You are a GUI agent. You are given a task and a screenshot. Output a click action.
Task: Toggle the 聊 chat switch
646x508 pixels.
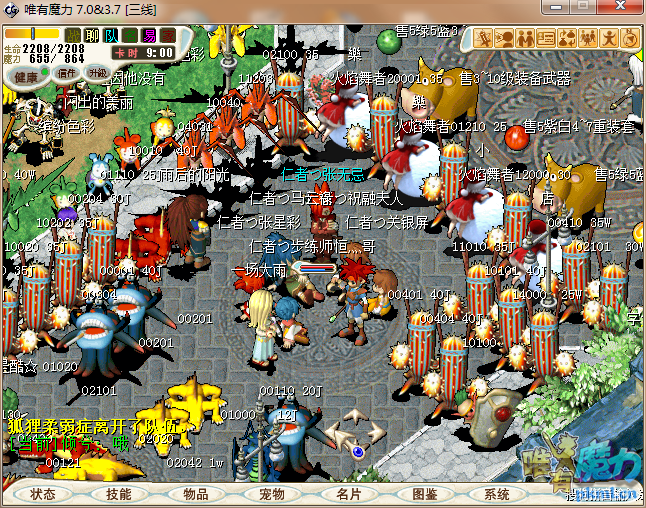pos(92,36)
